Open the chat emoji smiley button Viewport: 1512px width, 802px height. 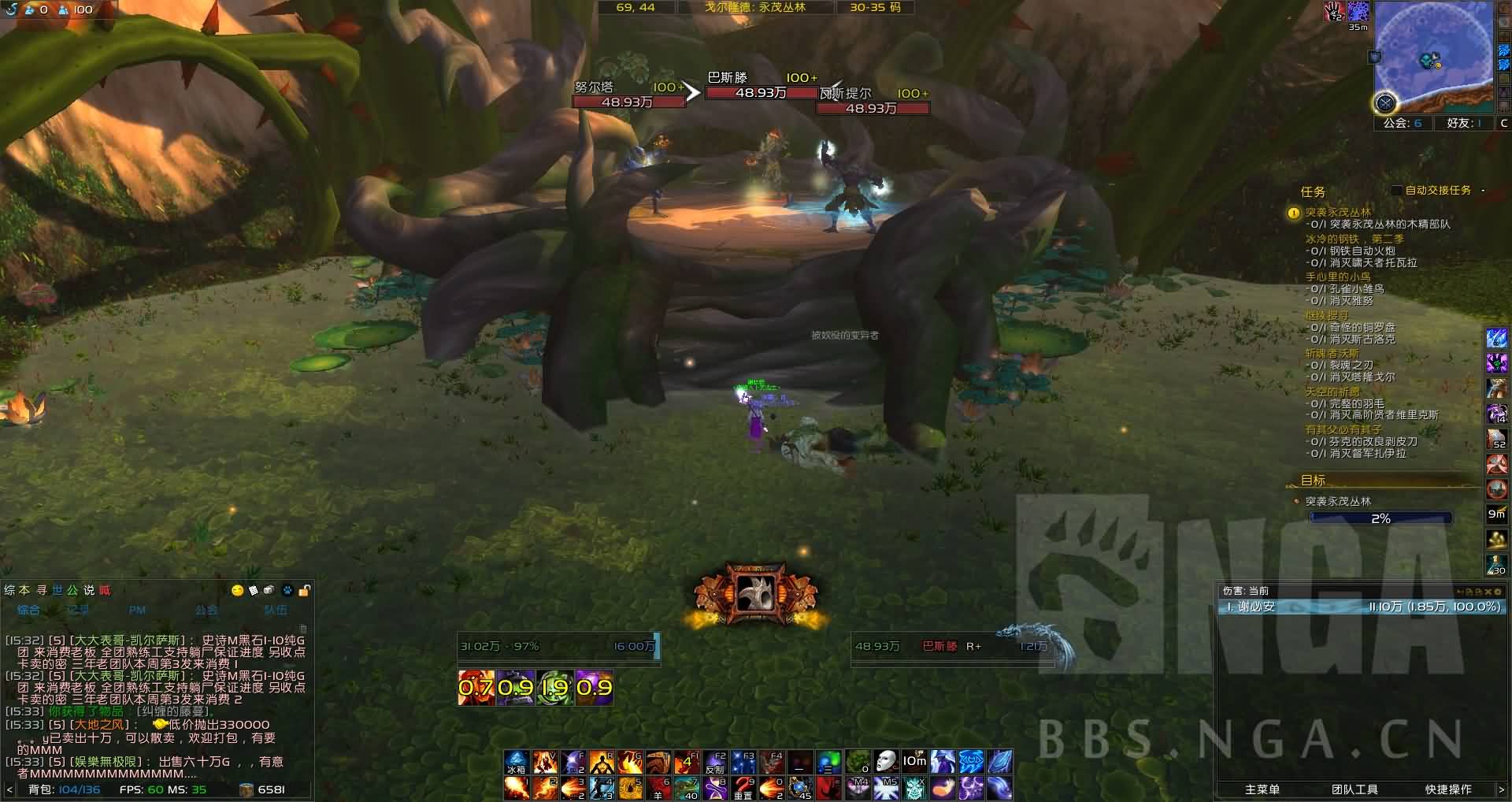click(237, 590)
